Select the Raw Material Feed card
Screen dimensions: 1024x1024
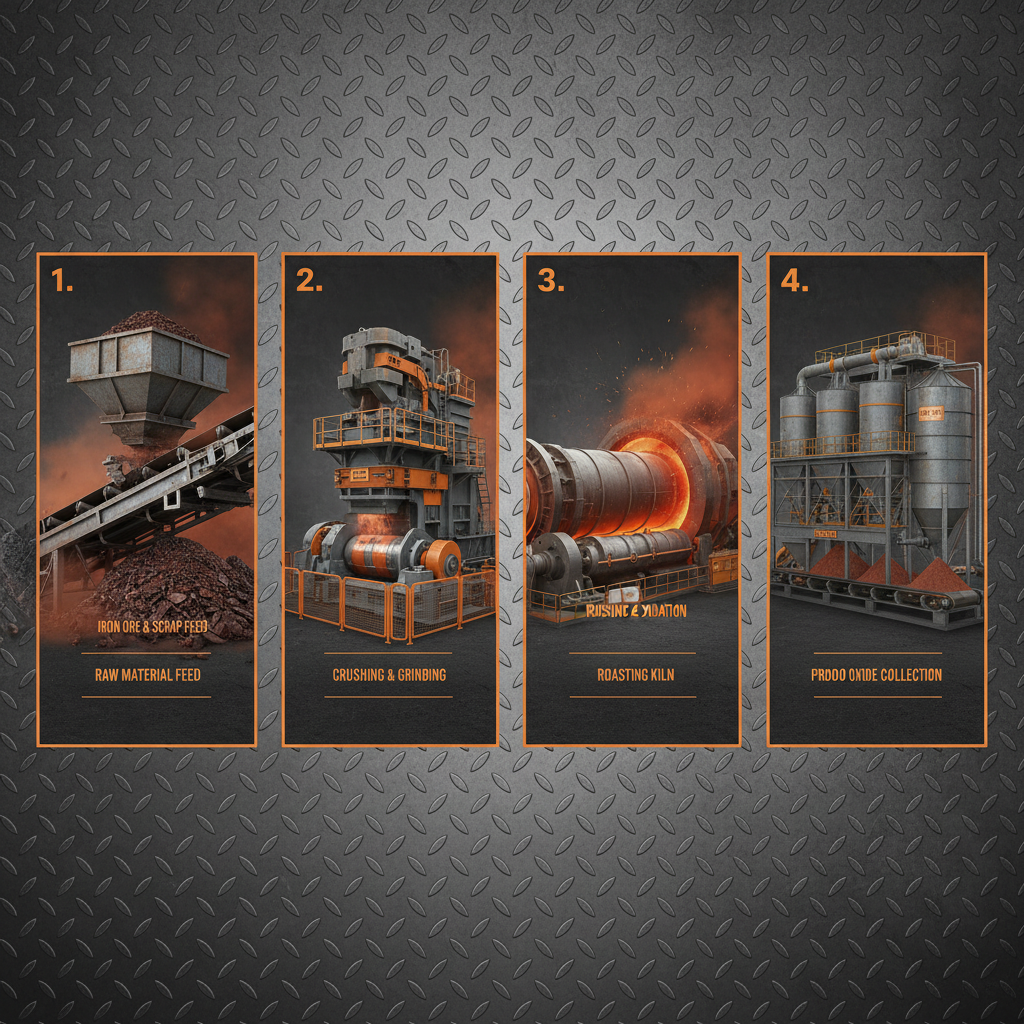click(147, 500)
